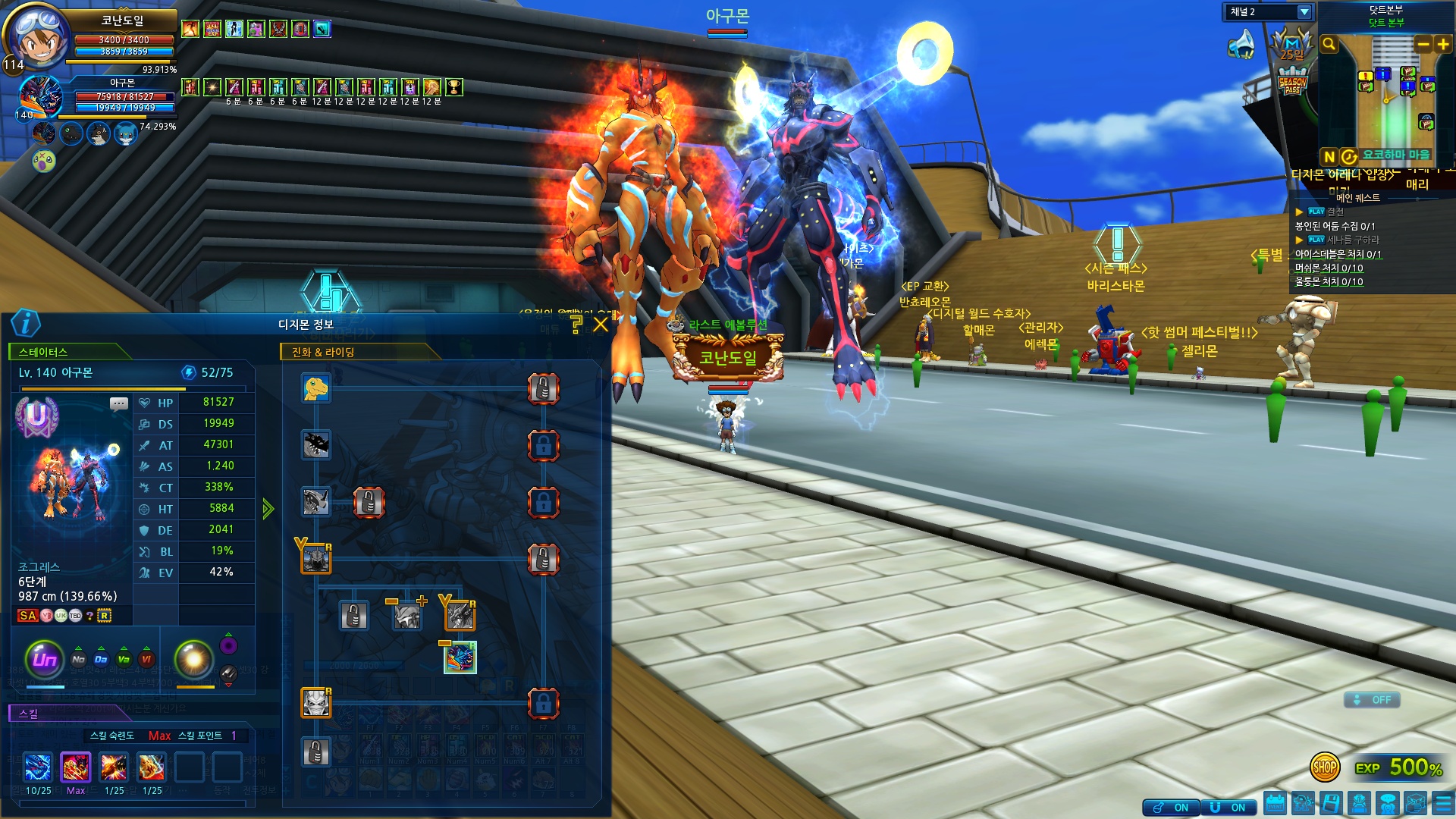Open the floppy disk icon in bottom toolbar
Screen dimensions: 1456x819
[1331, 803]
